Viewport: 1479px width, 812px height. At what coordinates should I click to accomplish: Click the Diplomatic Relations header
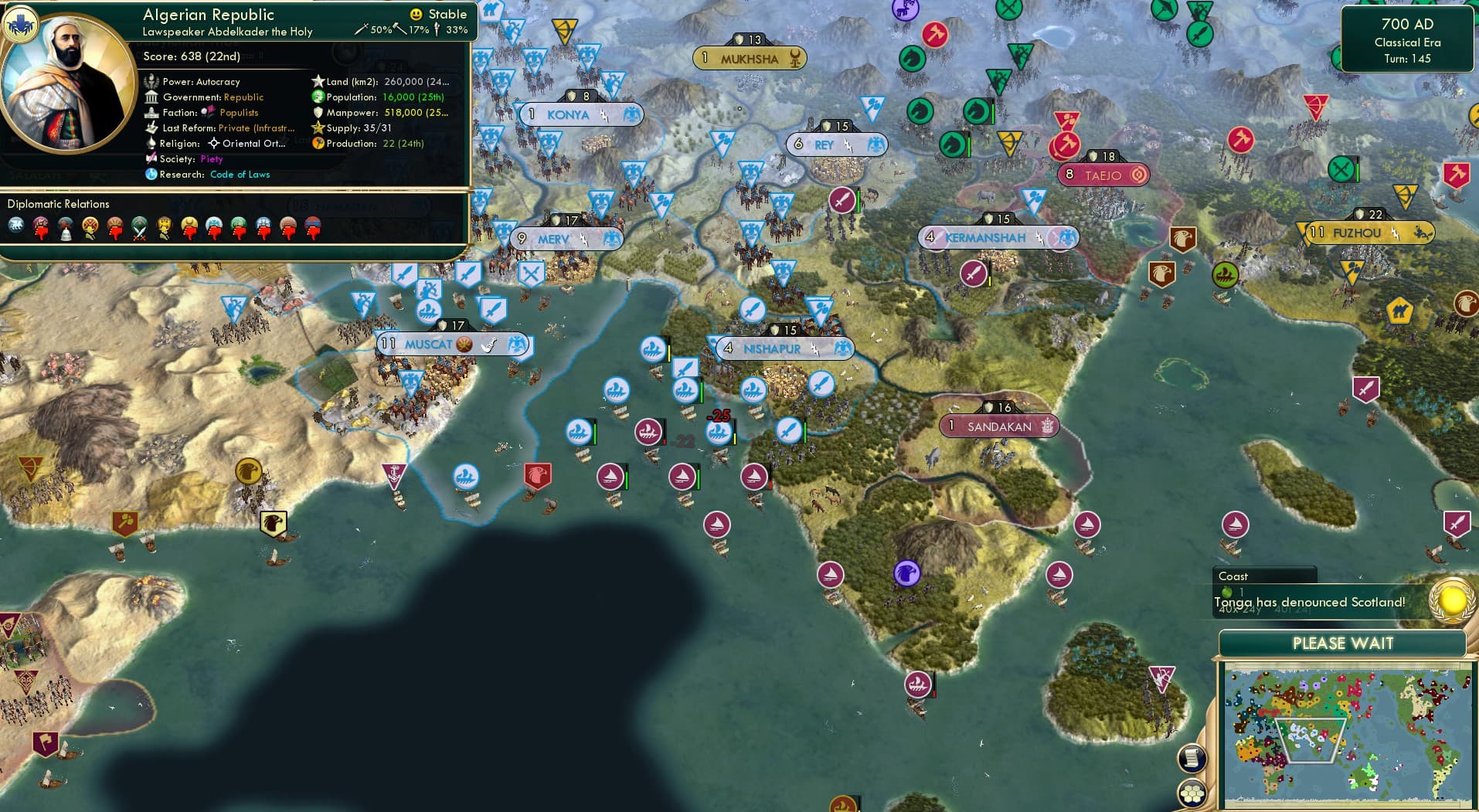pyautogui.click(x=58, y=203)
